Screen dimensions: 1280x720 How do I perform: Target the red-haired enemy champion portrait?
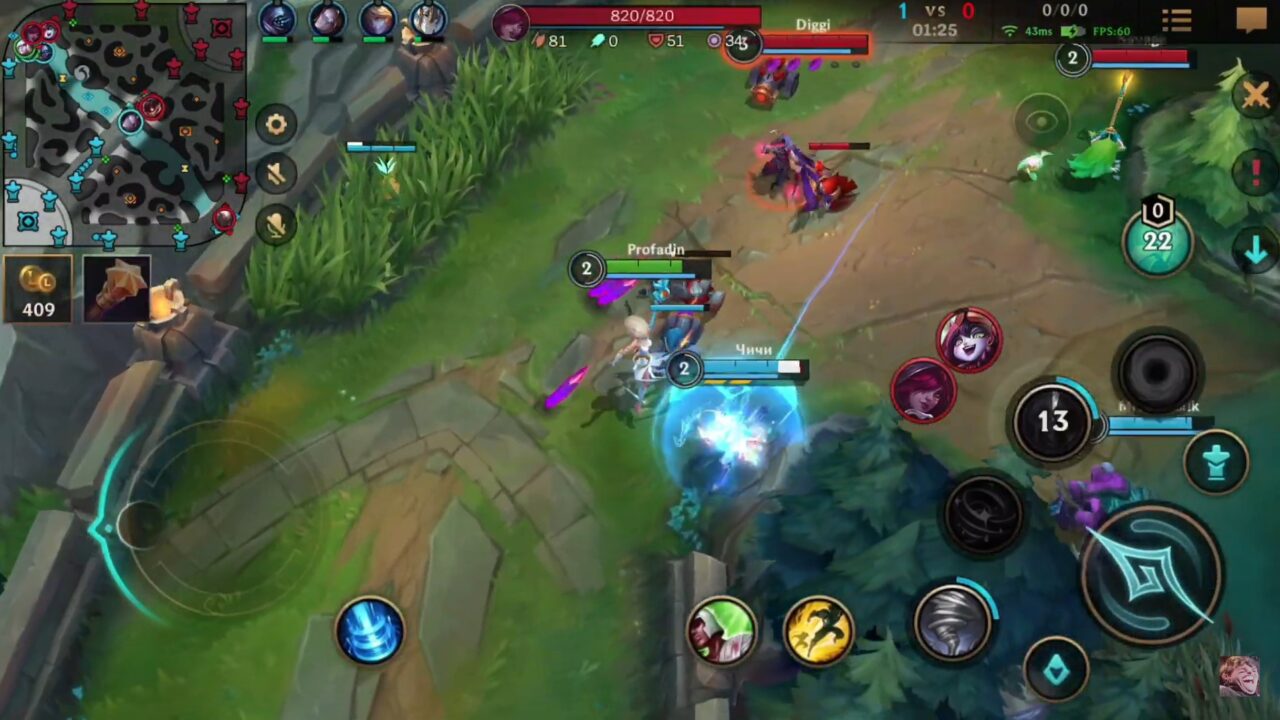point(921,392)
